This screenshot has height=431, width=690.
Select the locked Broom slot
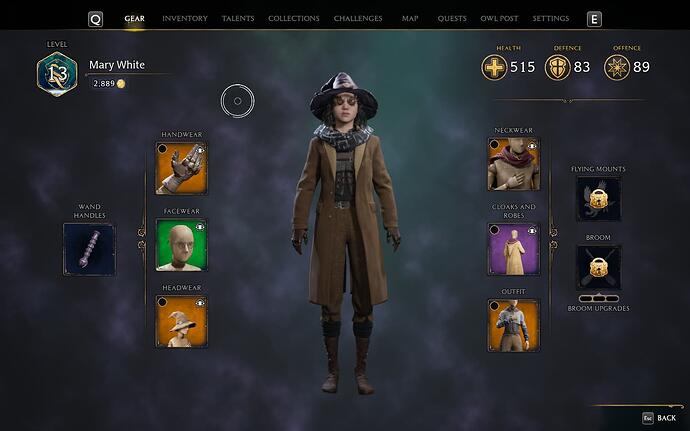[598, 268]
